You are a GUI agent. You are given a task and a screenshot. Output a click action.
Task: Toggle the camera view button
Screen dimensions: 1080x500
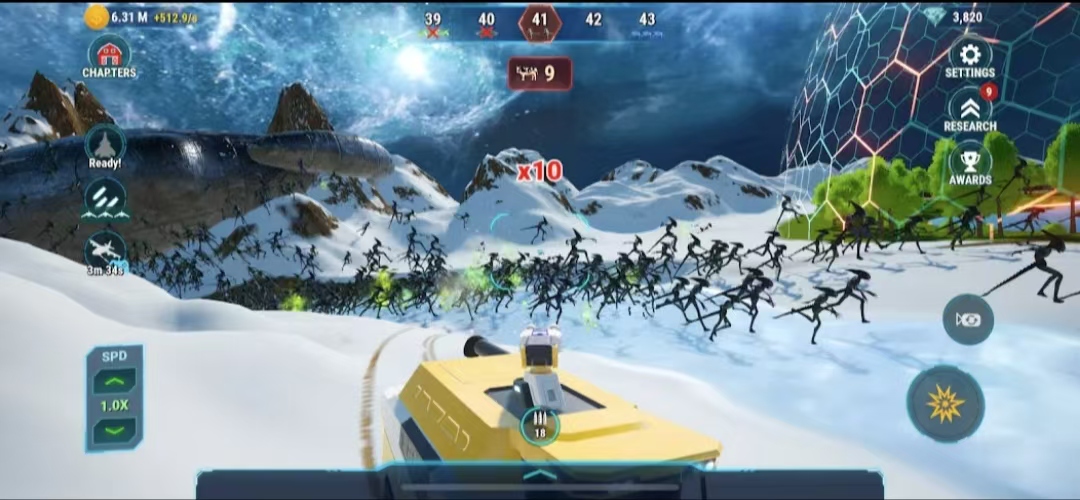[x=967, y=320]
